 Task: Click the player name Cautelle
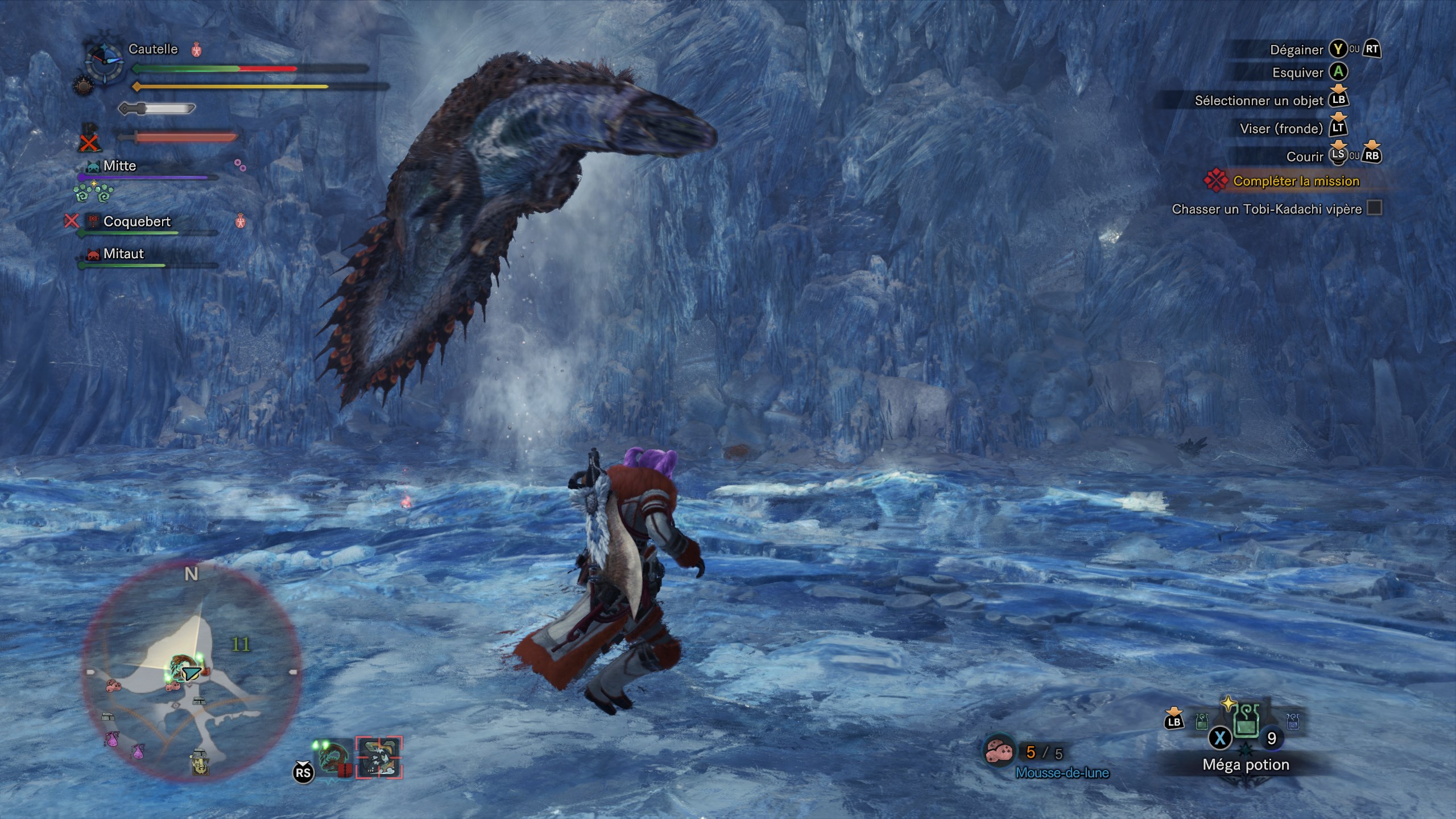[x=153, y=49]
